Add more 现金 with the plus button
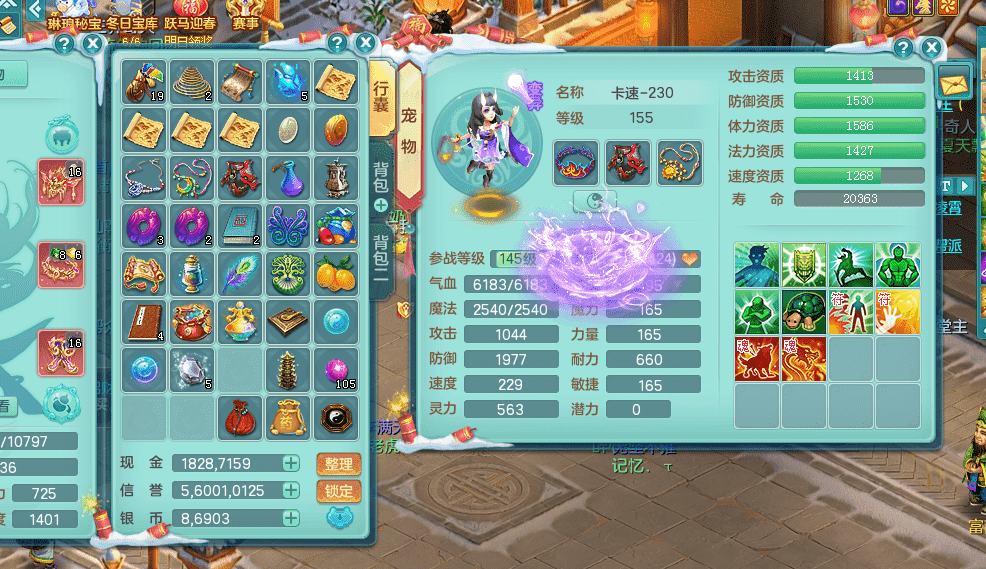Image resolution: width=986 pixels, height=569 pixels. pos(290,463)
